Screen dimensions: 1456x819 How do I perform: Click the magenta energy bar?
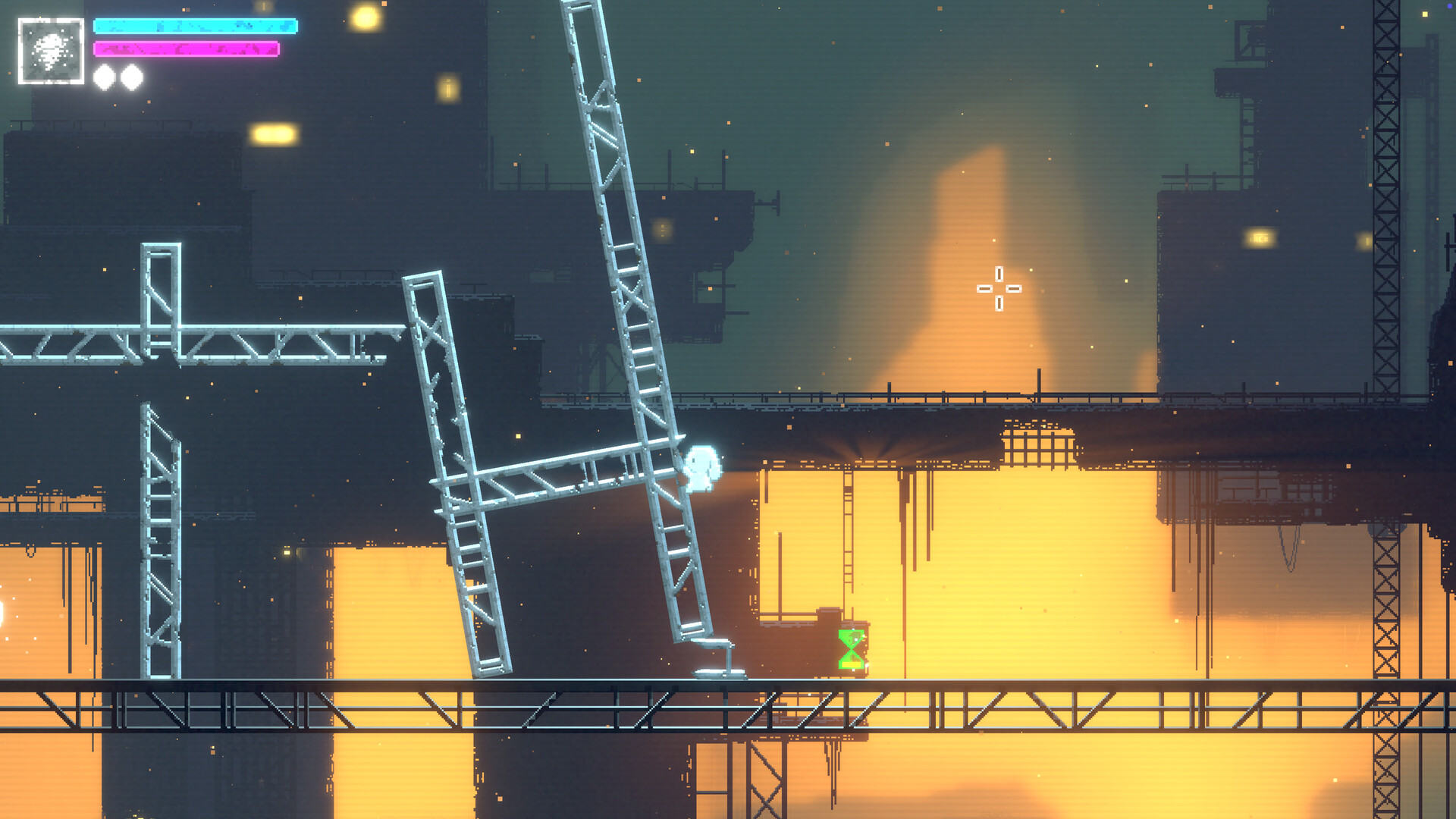click(x=186, y=50)
